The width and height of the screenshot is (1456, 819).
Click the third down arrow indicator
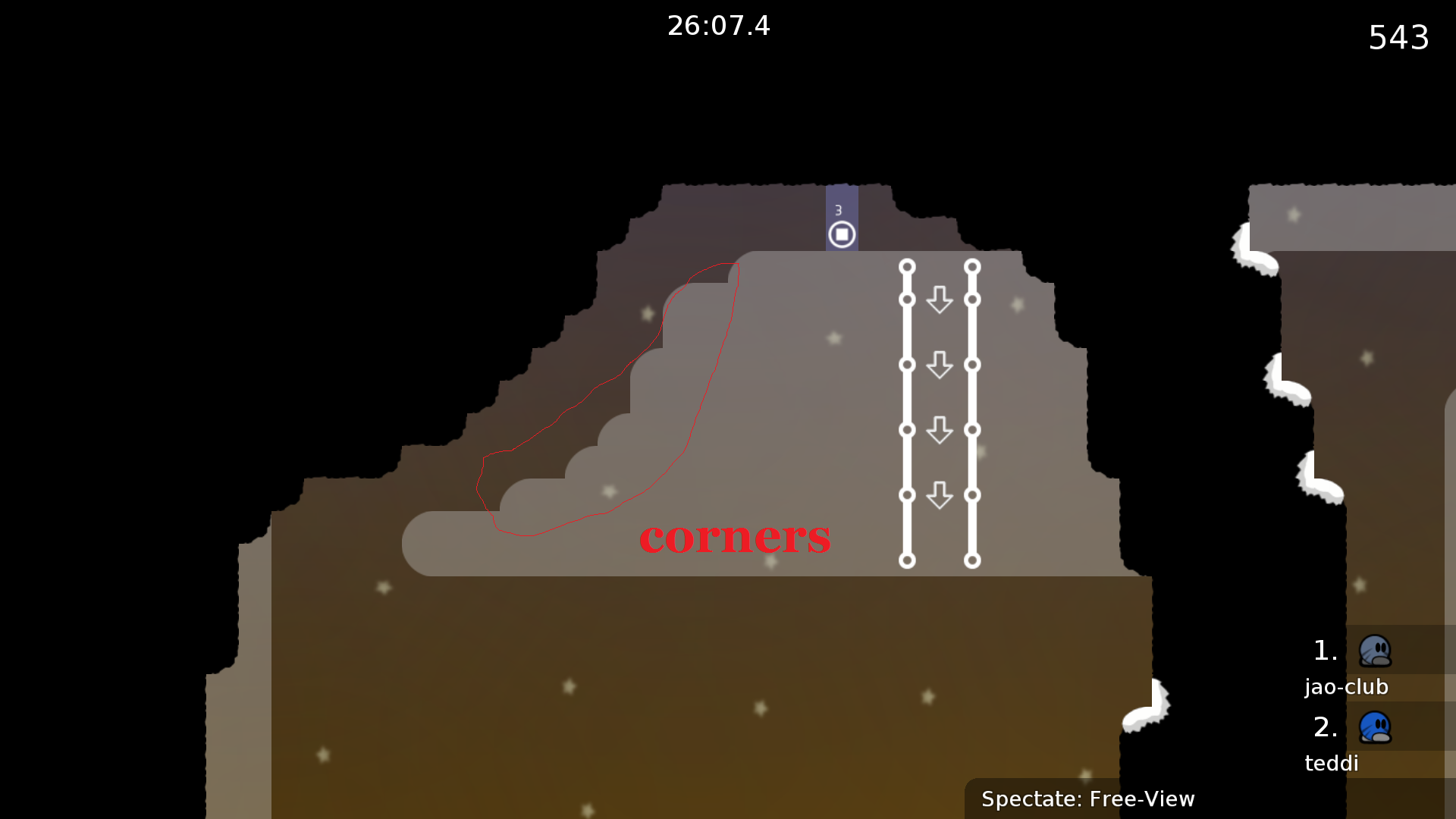pyautogui.click(x=940, y=430)
